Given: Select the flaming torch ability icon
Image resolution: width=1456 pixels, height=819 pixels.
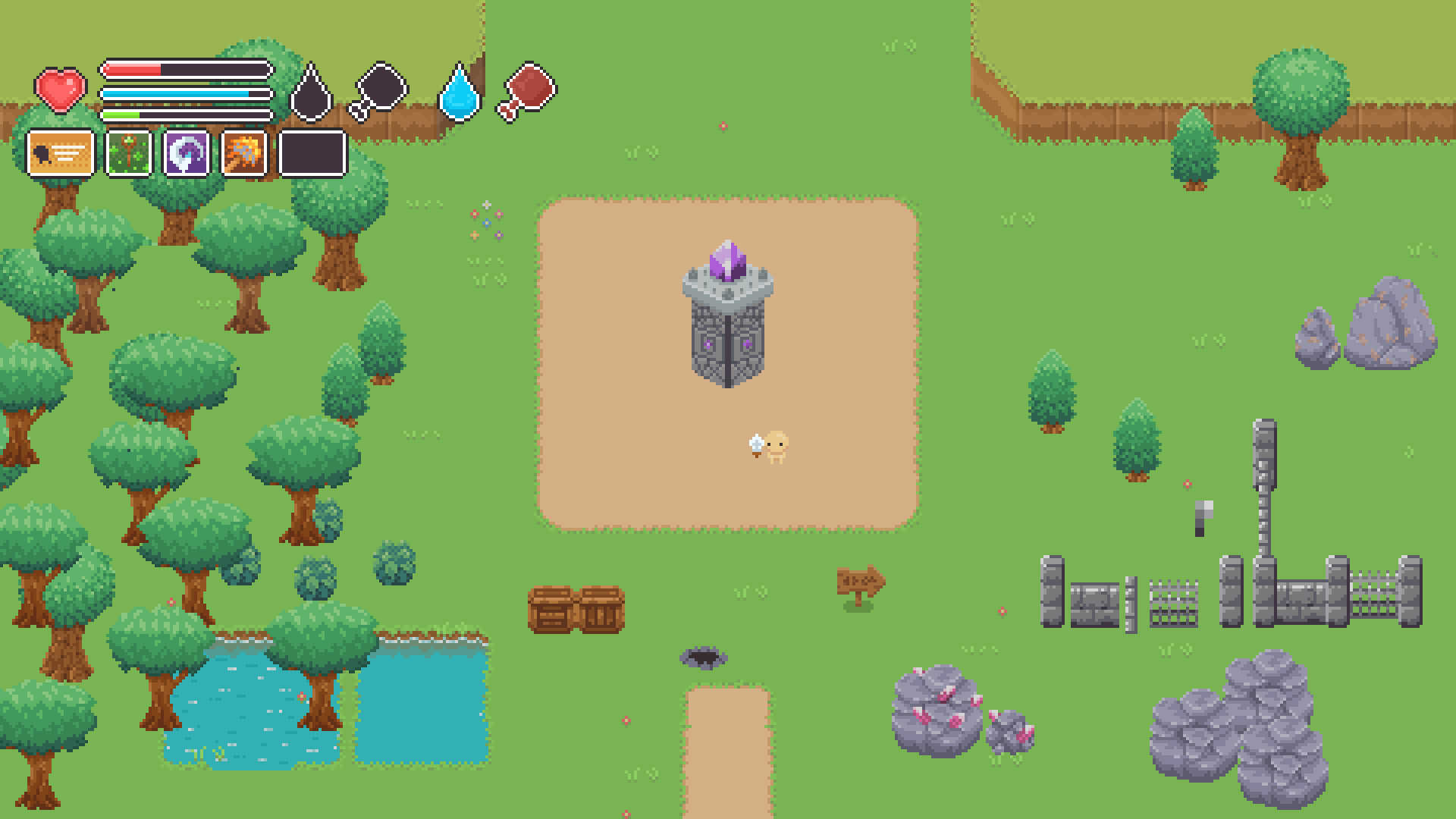Looking at the screenshot, I should pos(245,155).
